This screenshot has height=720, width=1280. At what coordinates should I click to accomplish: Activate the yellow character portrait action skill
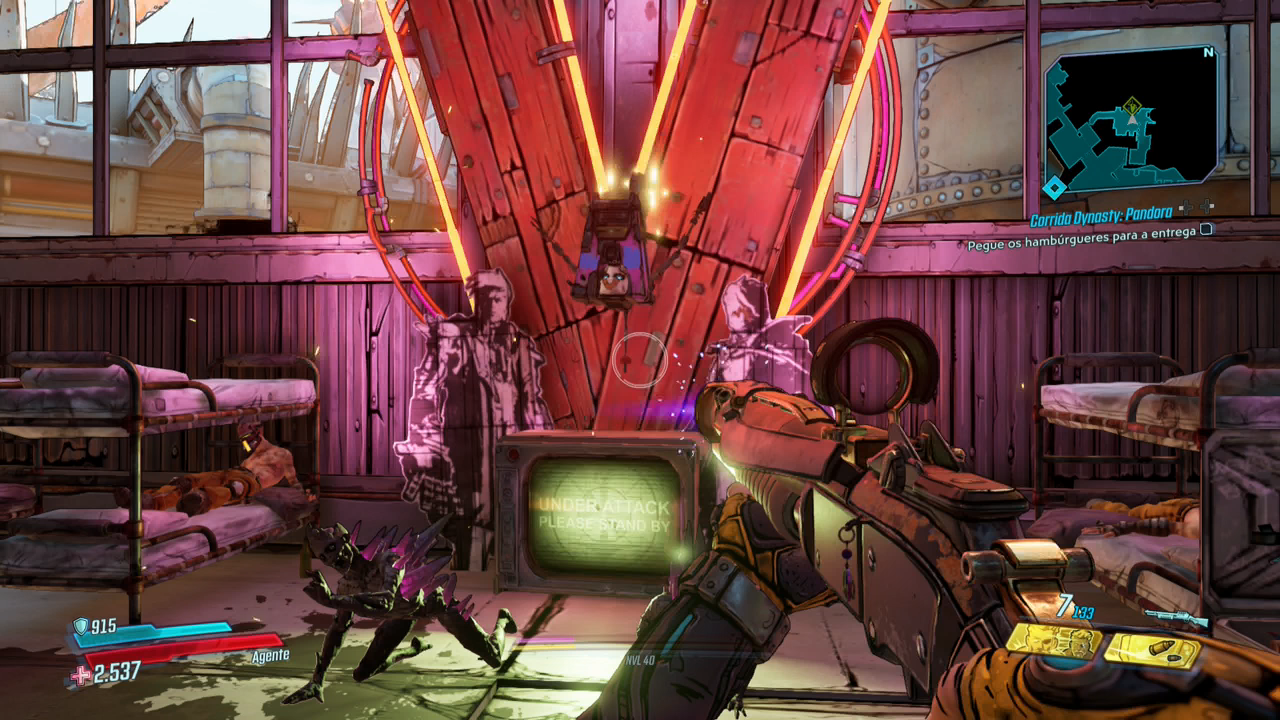[x=1053, y=641]
